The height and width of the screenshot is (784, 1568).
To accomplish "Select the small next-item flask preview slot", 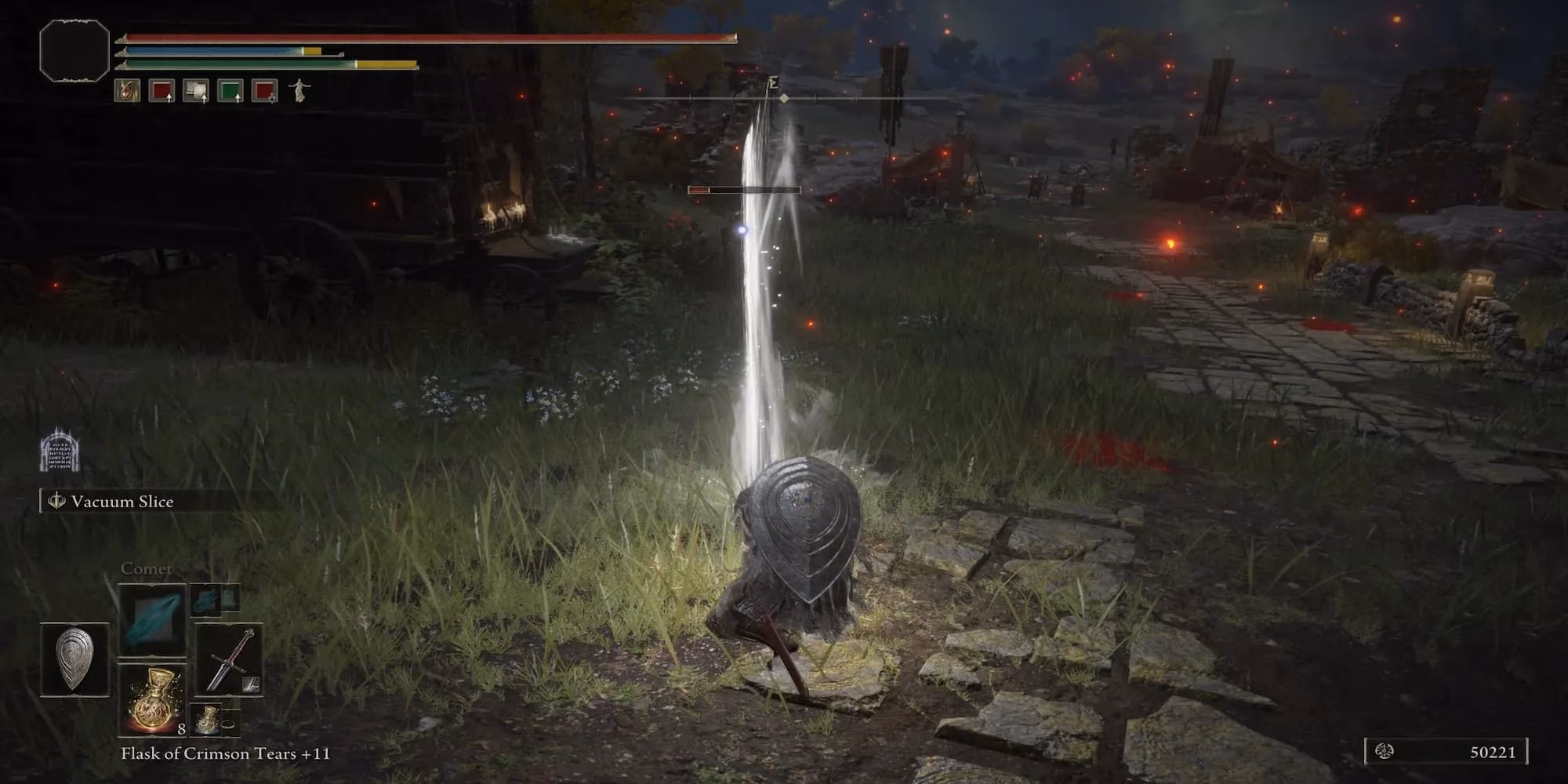I will pos(214,720).
